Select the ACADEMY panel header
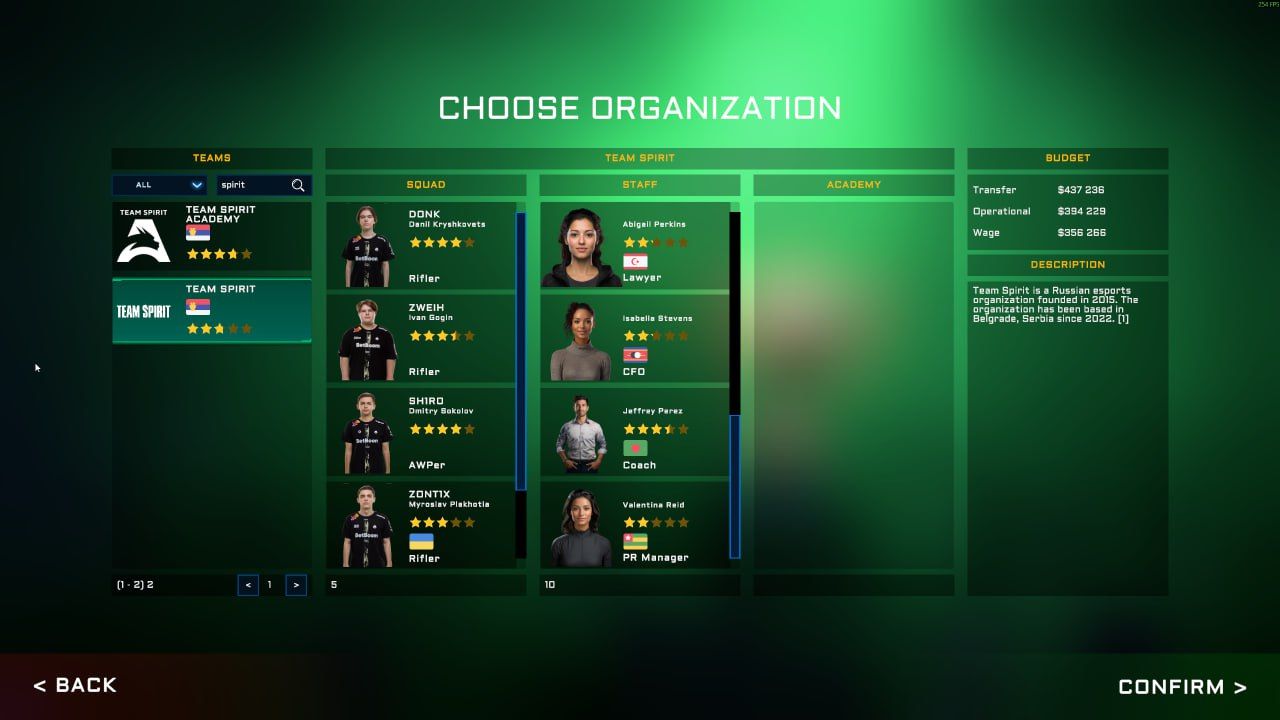The image size is (1280, 720). click(x=854, y=184)
